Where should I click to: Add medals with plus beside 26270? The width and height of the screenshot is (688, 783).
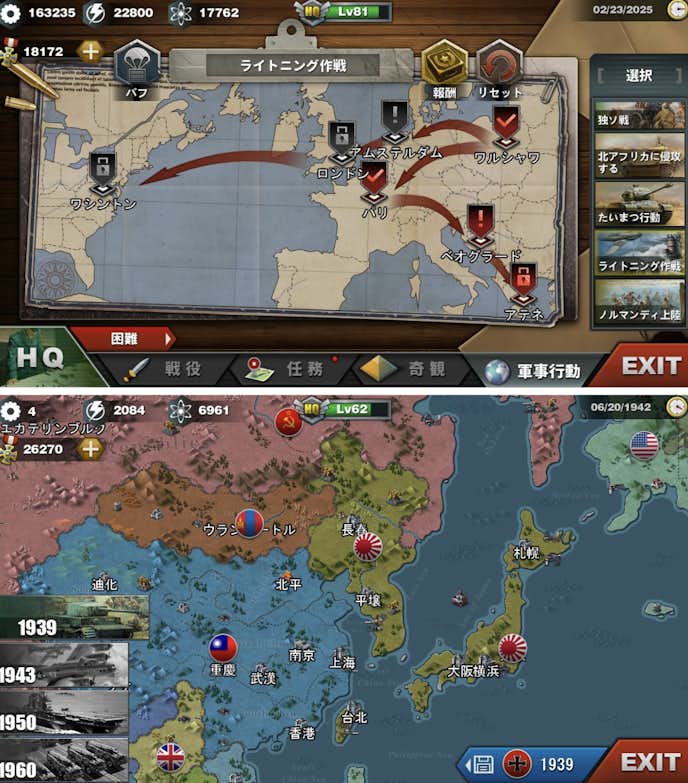coord(90,448)
